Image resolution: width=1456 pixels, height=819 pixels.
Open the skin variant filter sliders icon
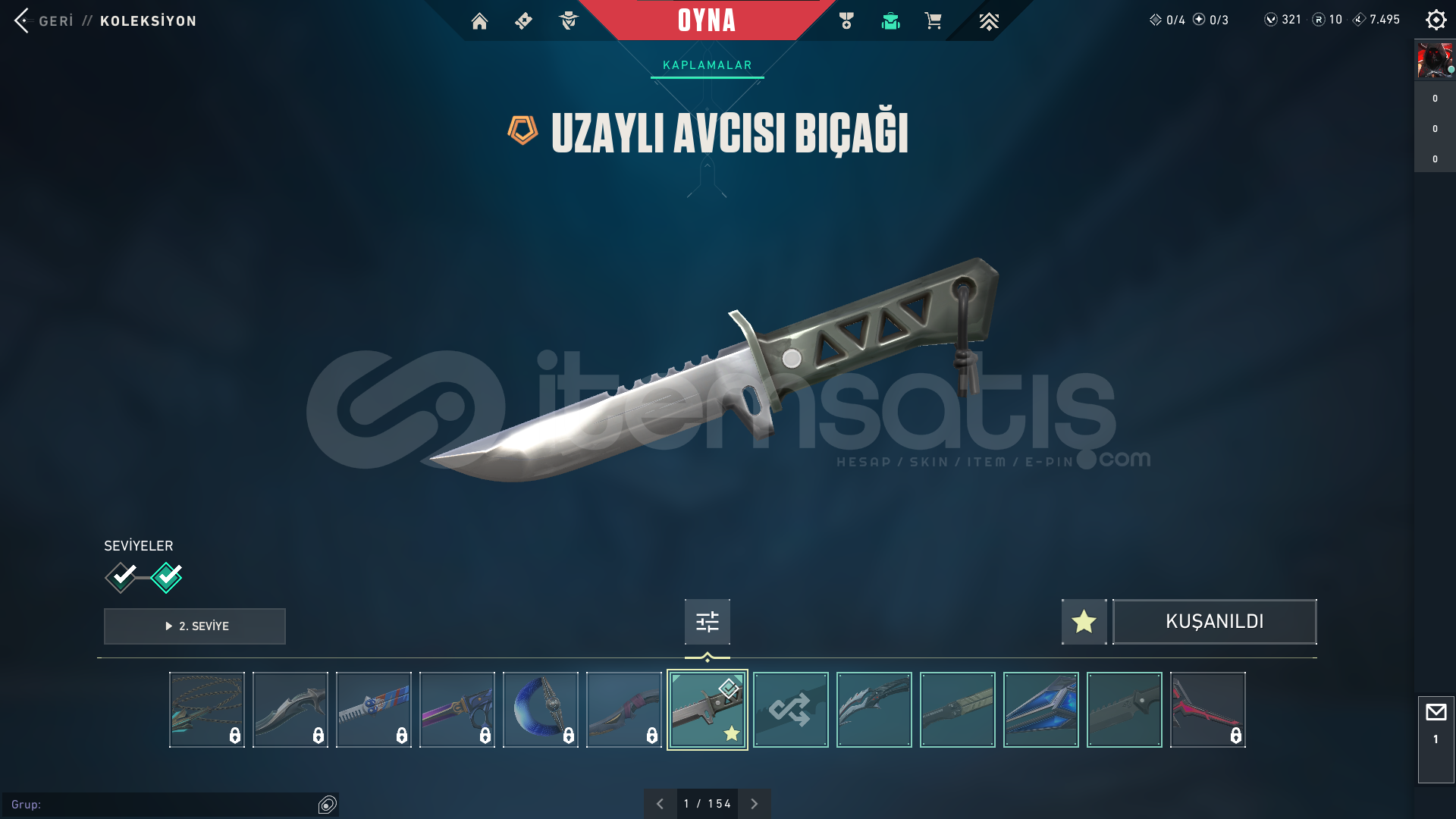click(707, 621)
